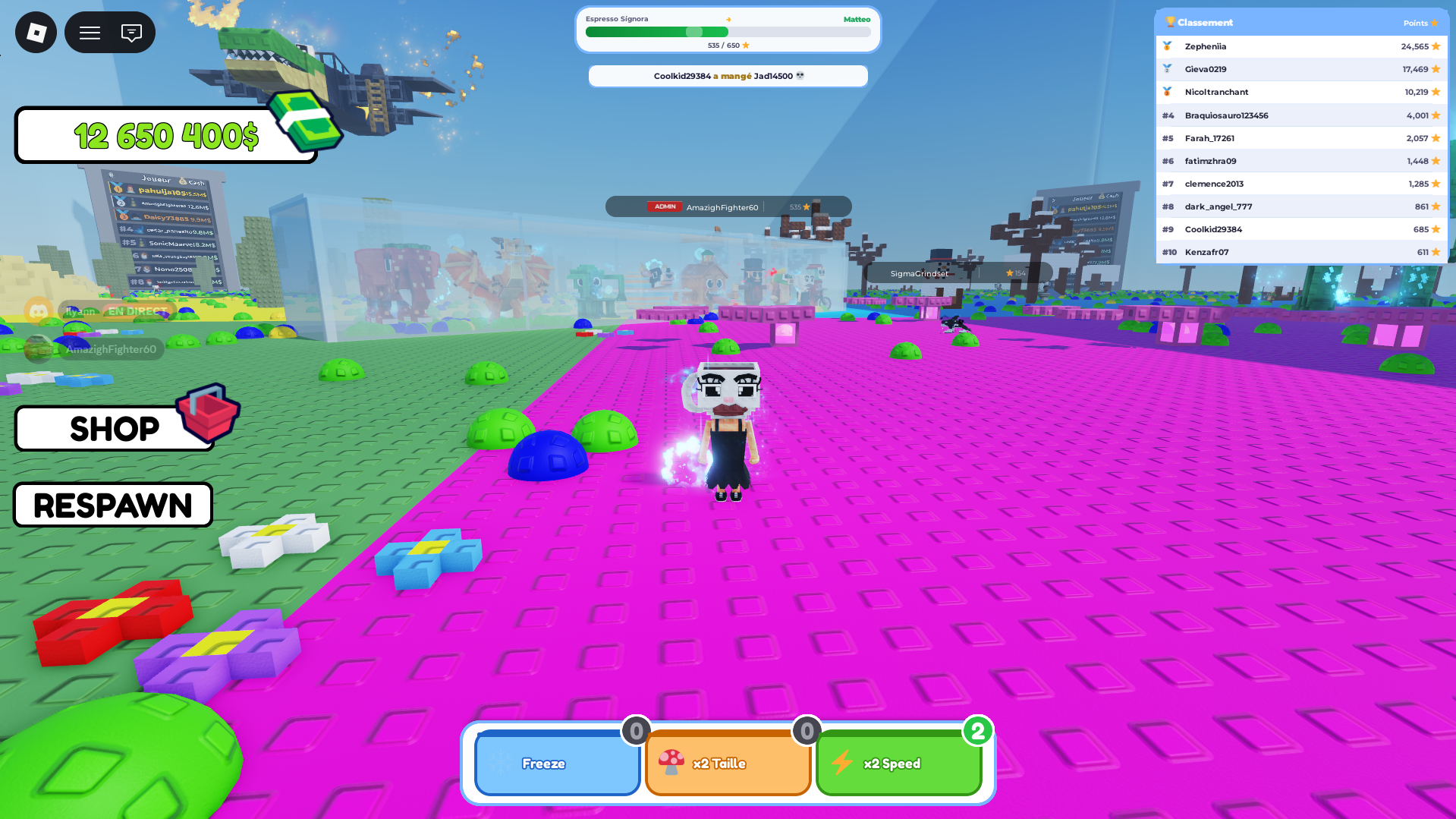Click the Coolkid29384 notification banner

point(728,76)
